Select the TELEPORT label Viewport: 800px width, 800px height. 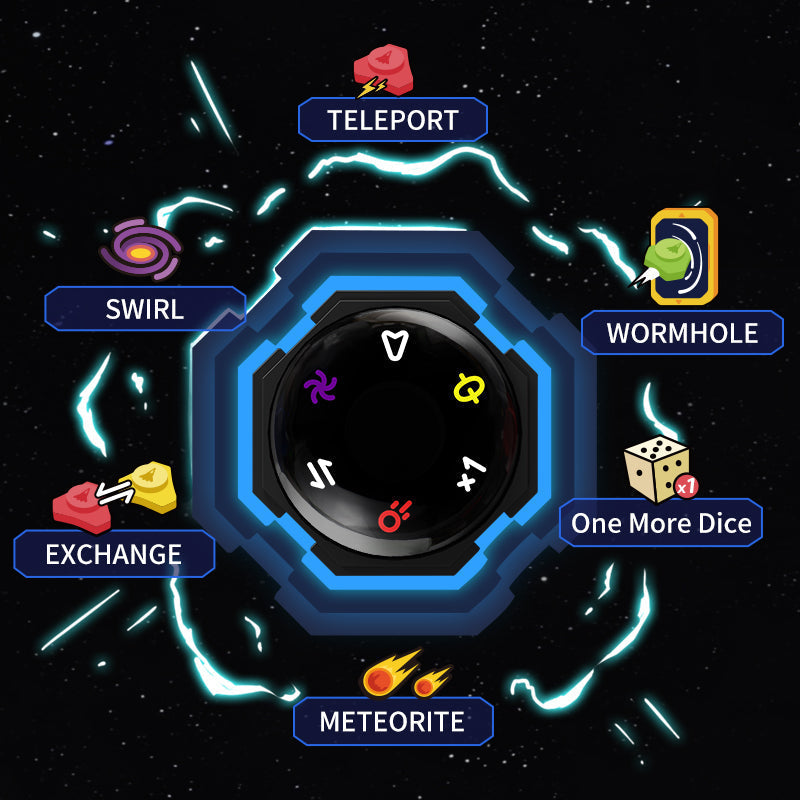392,120
